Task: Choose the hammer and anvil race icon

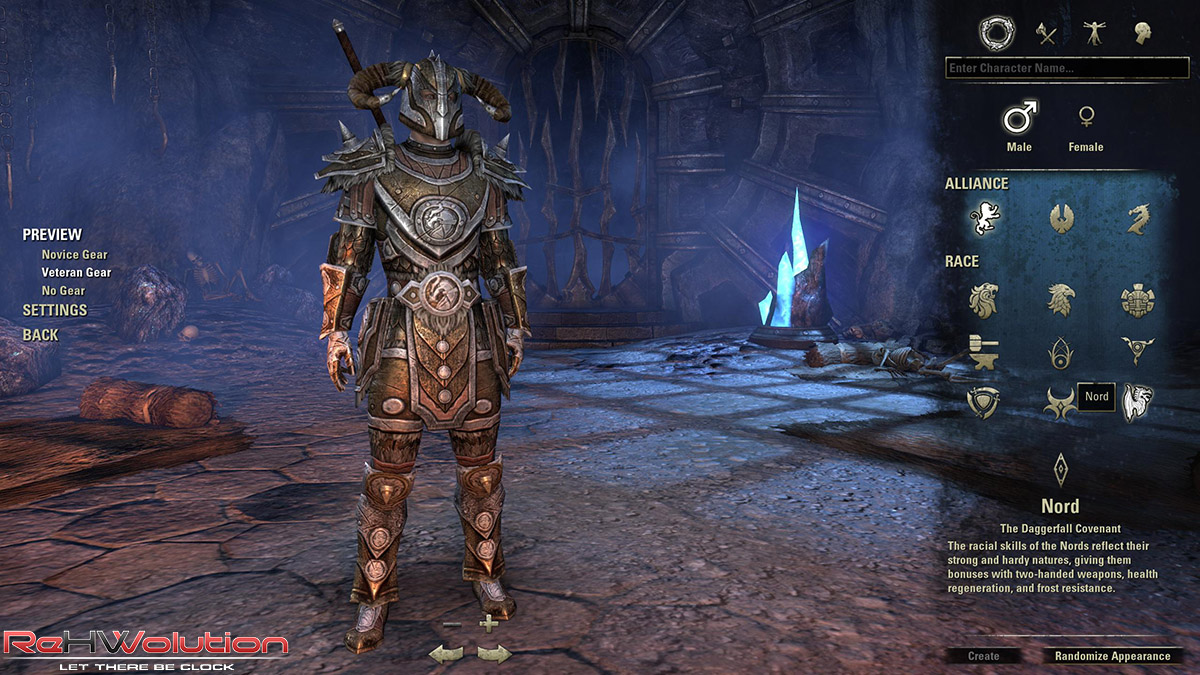Action: (x=985, y=350)
